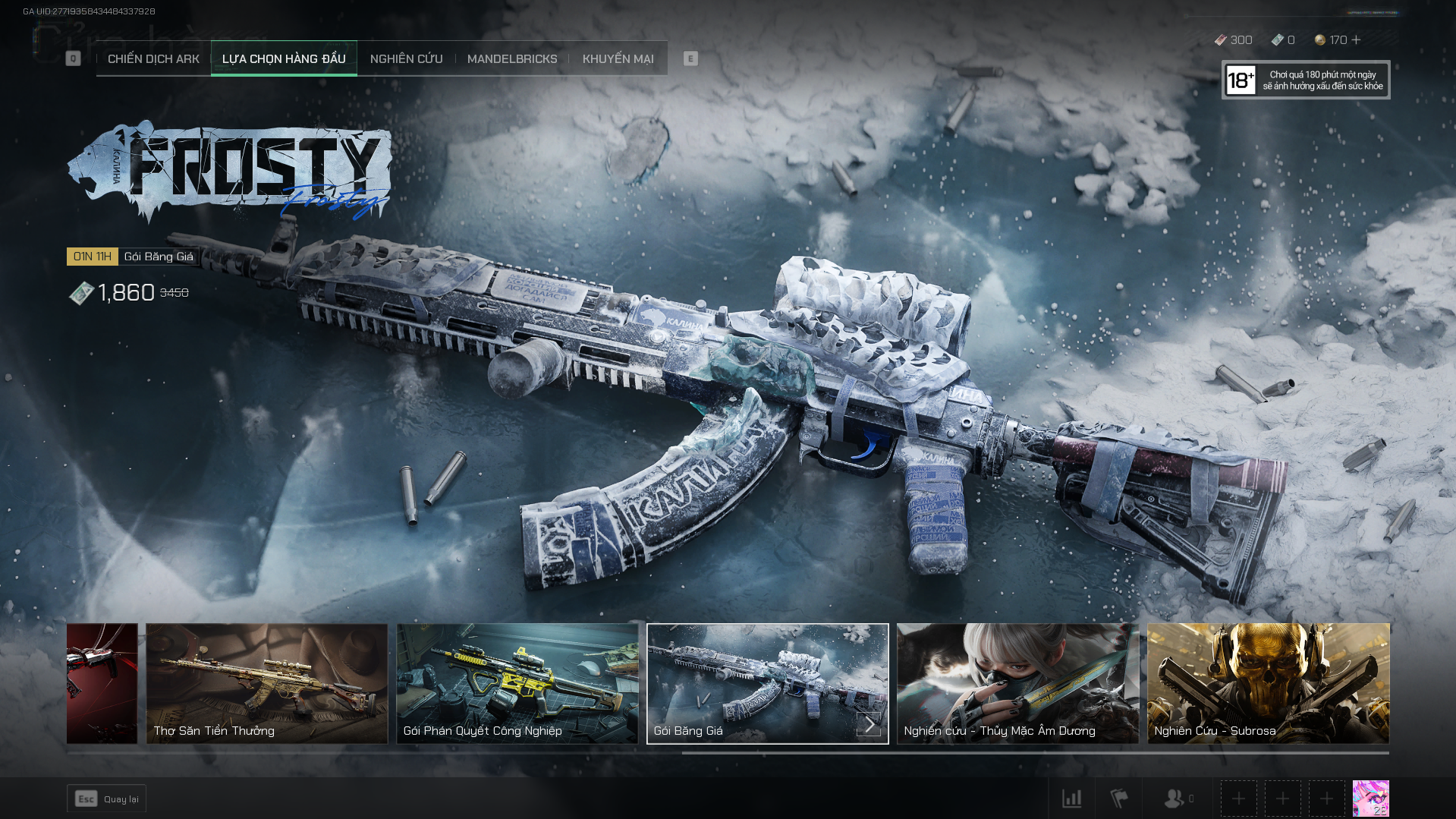Open the Nghiên Cứu - Subrosa offer
The image size is (1456, 819).
[x=1268, y=683]
